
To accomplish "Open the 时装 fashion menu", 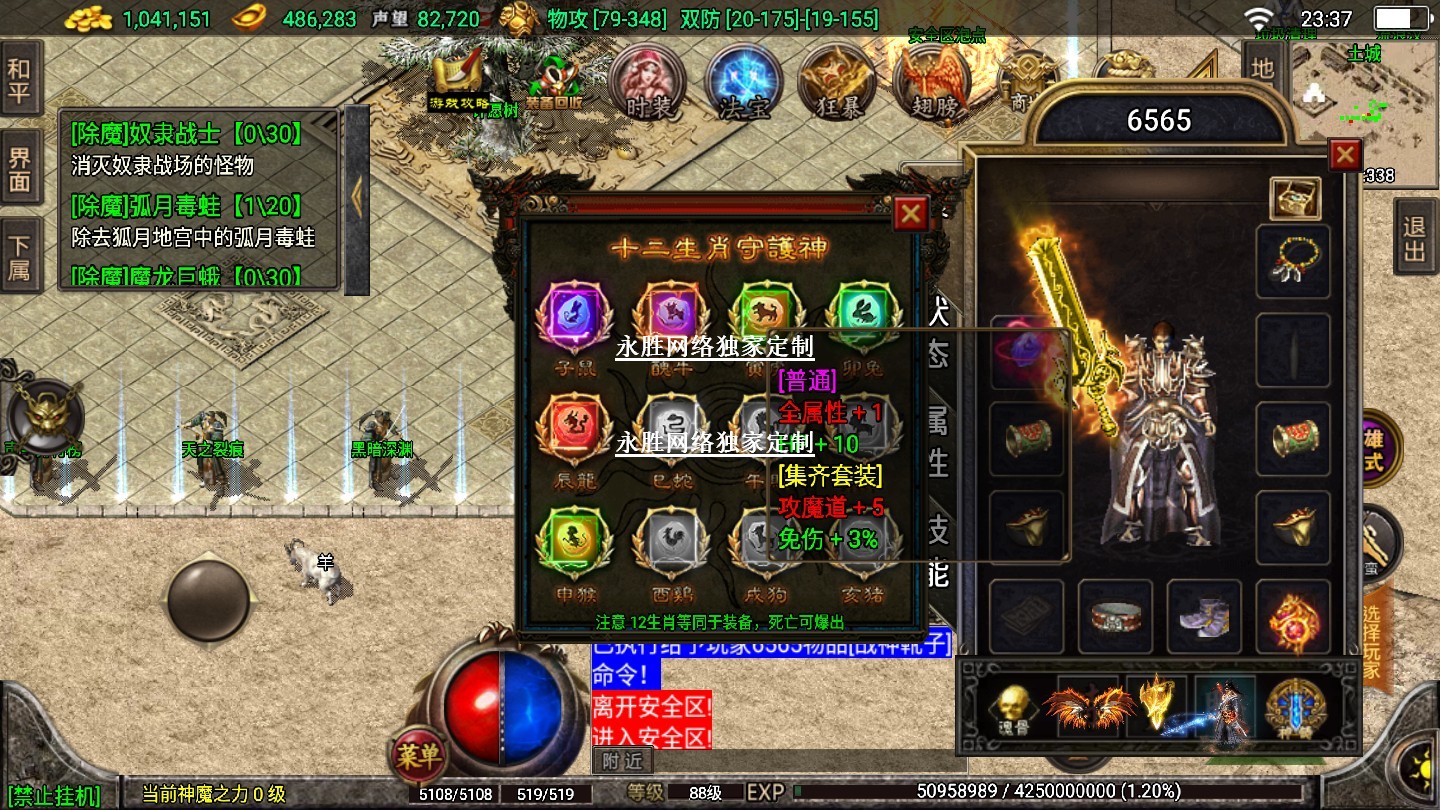I will click(647, 82).
